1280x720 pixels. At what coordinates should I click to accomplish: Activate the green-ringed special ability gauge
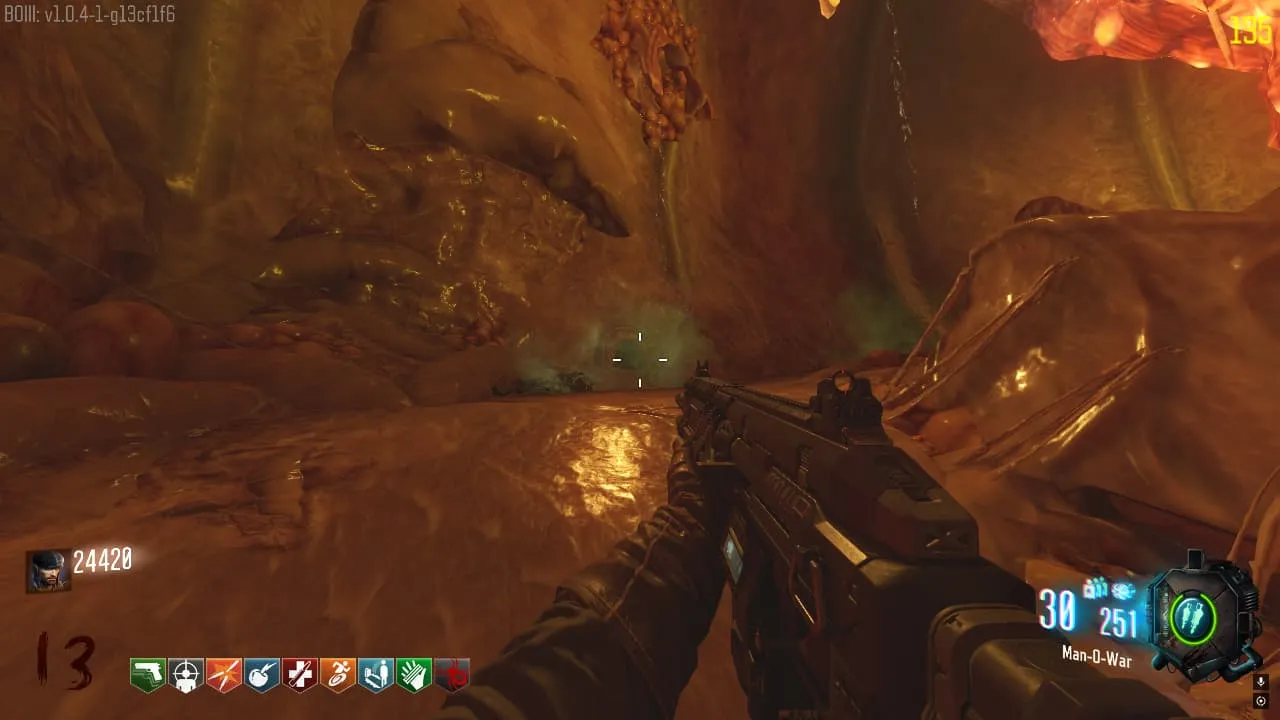pyautogui.click(x=1192, y=617)
